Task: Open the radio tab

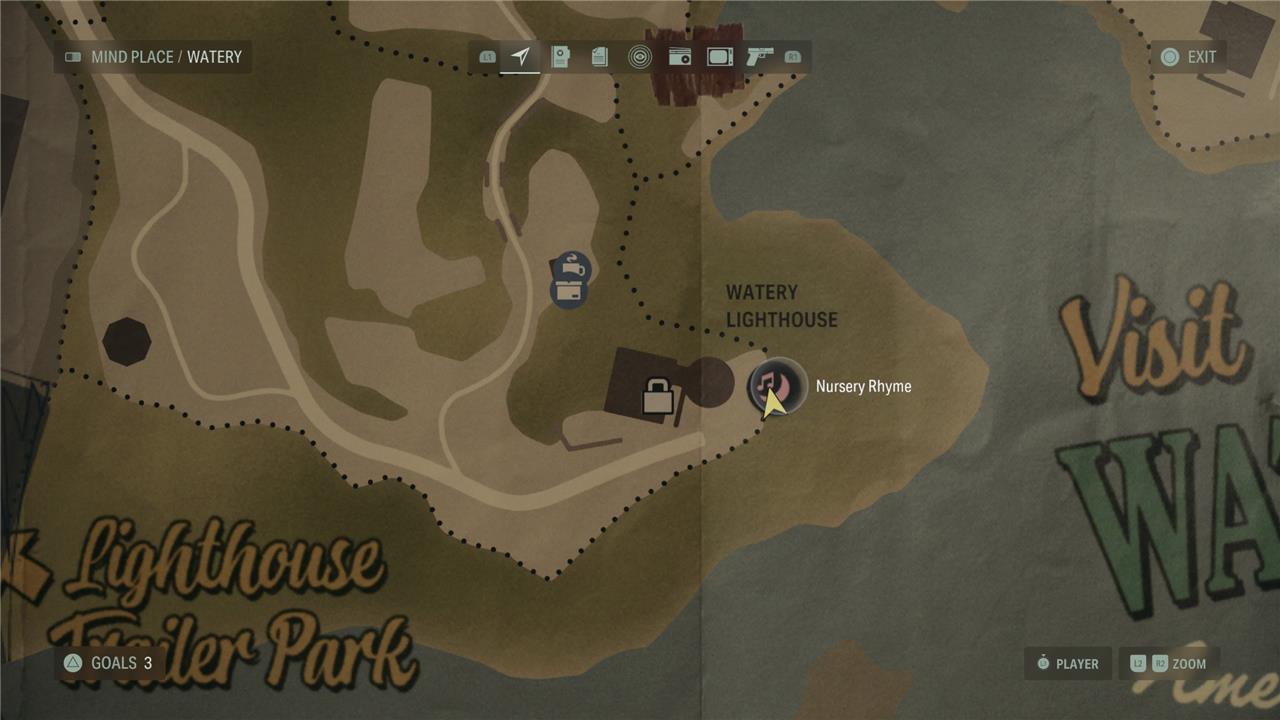Action: (x=680, y=57)
